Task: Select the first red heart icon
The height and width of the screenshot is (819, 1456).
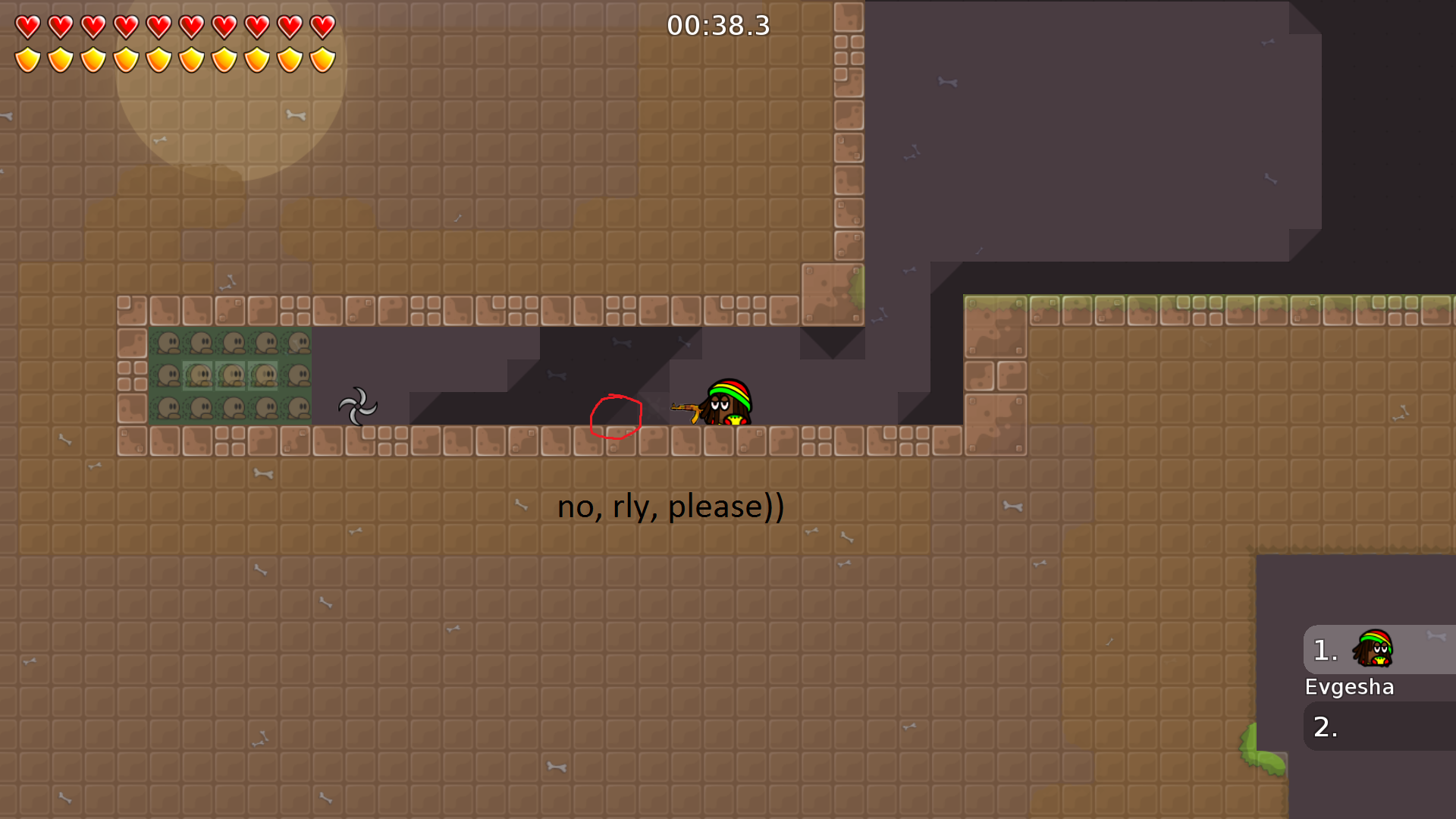Action: coord(27,25)
